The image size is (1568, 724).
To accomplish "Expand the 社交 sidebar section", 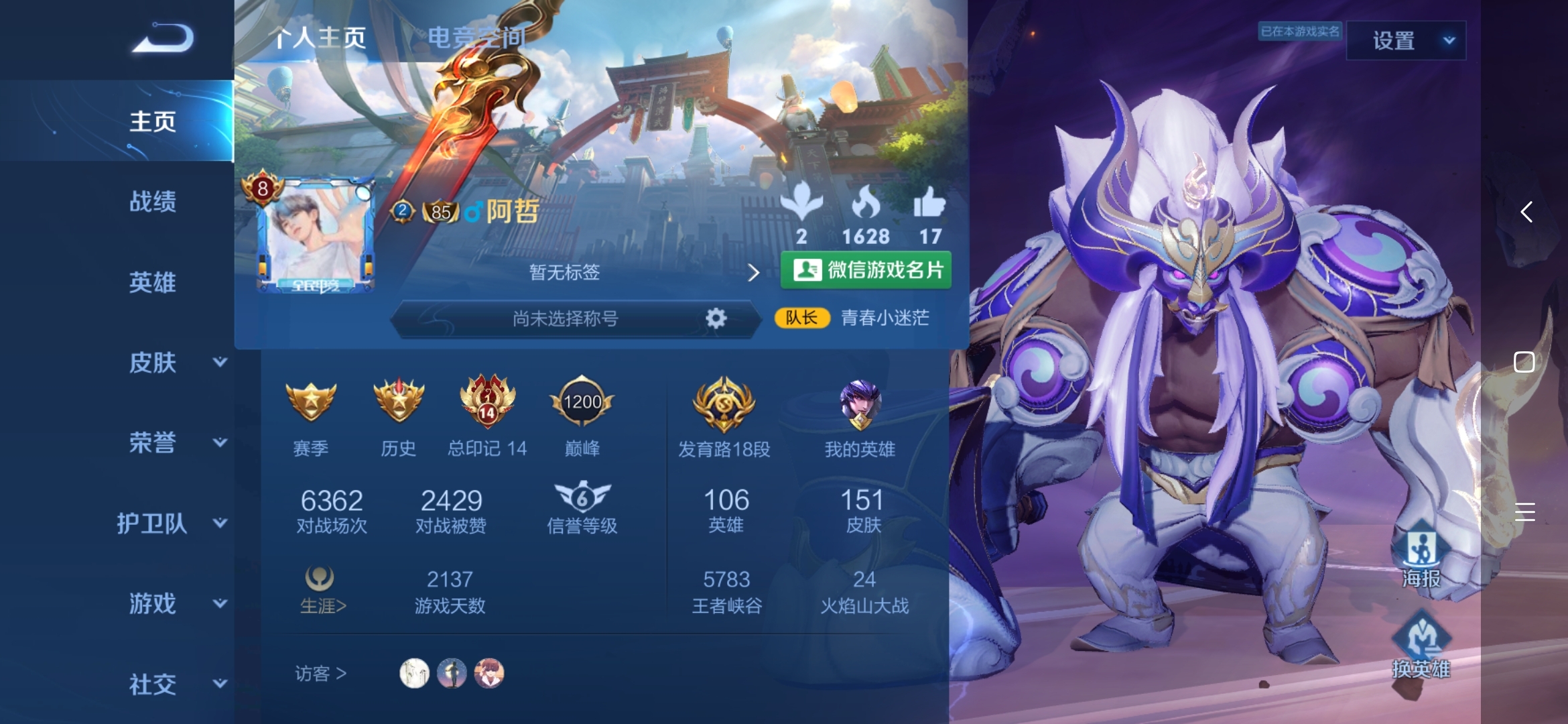I will pyautogui.click(x=176, y=684).
